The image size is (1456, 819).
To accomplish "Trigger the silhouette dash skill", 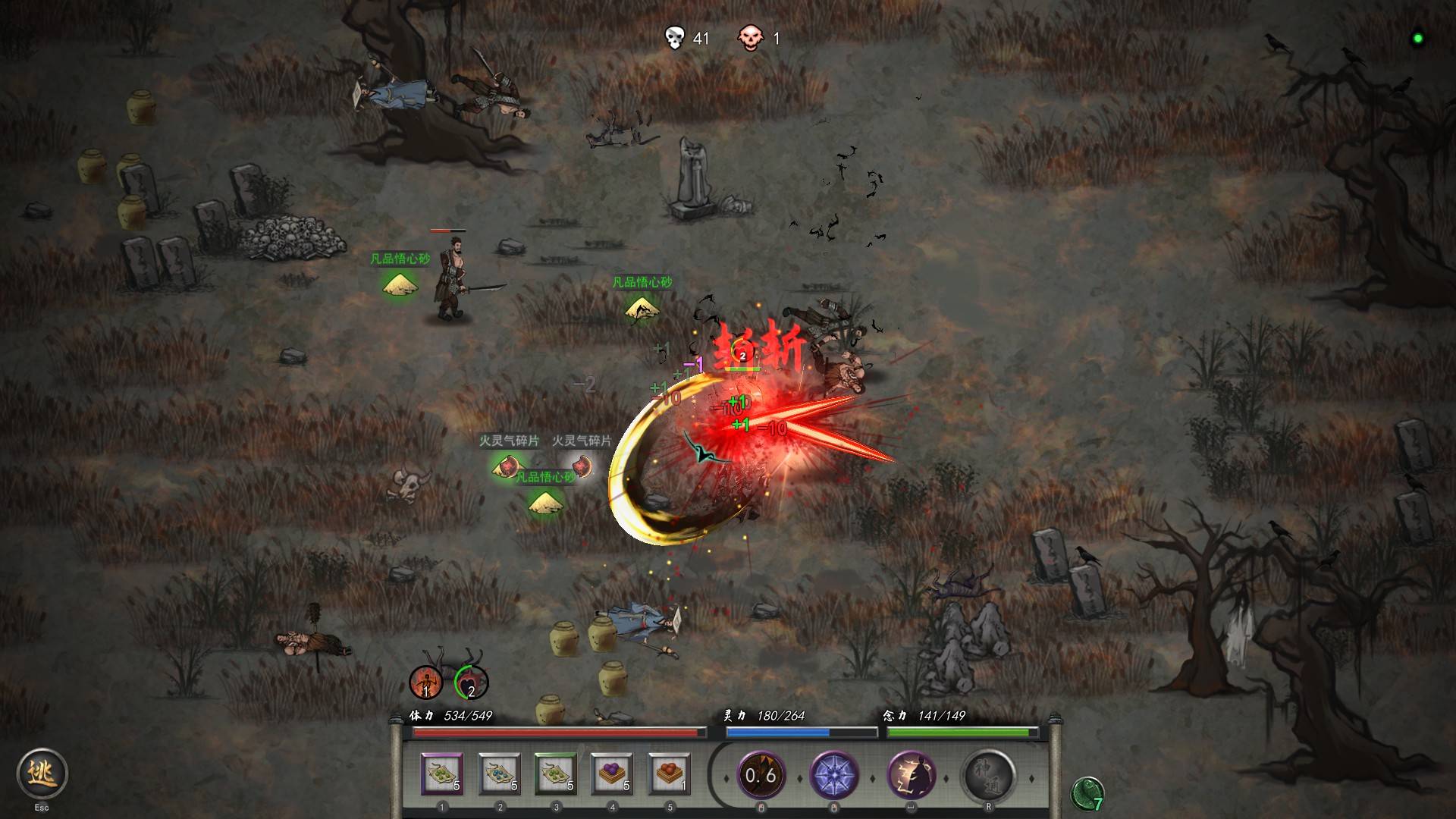I will pyautogui.click(x=911, y=775).
